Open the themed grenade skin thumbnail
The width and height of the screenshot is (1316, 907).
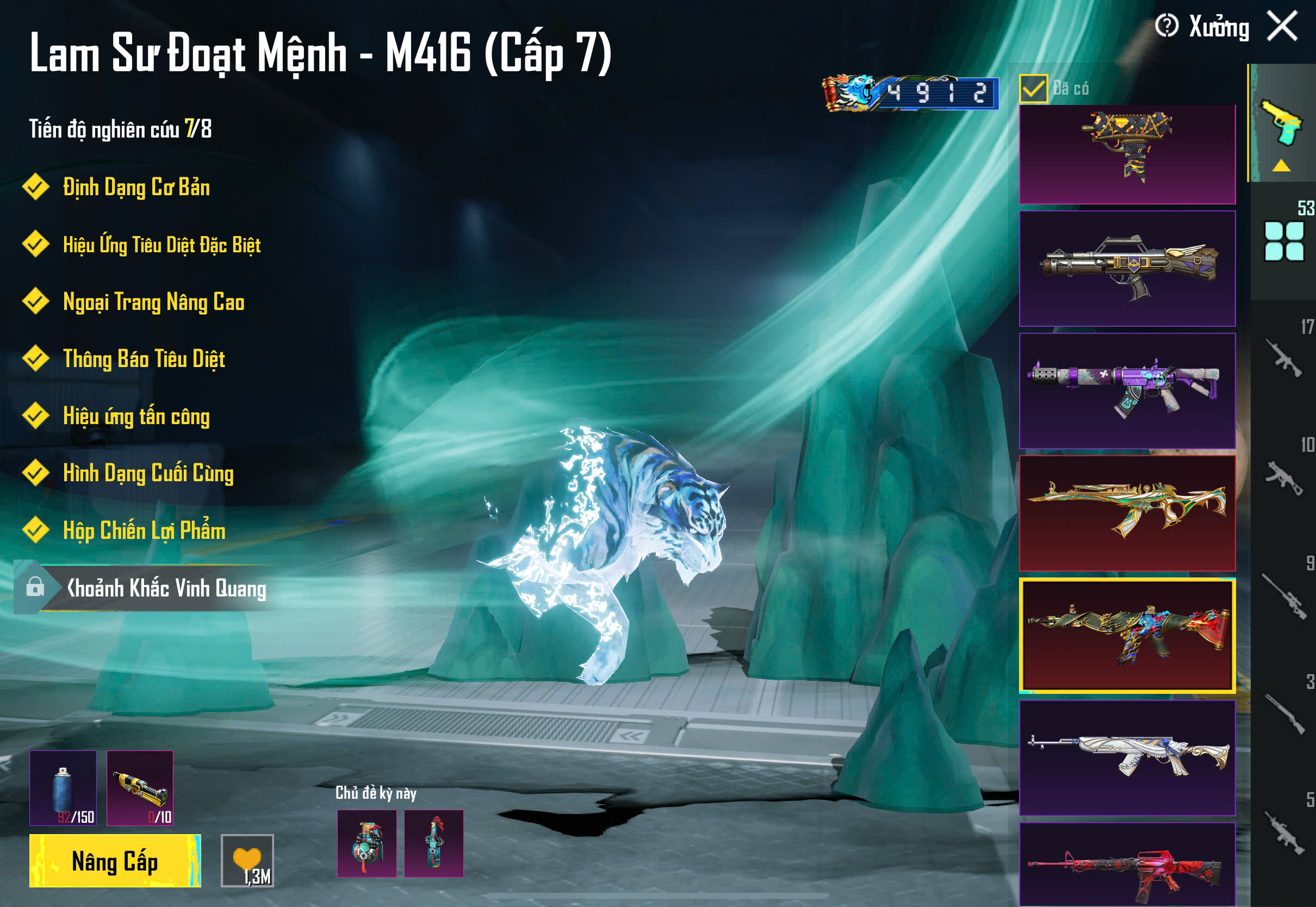click(367, 843)
